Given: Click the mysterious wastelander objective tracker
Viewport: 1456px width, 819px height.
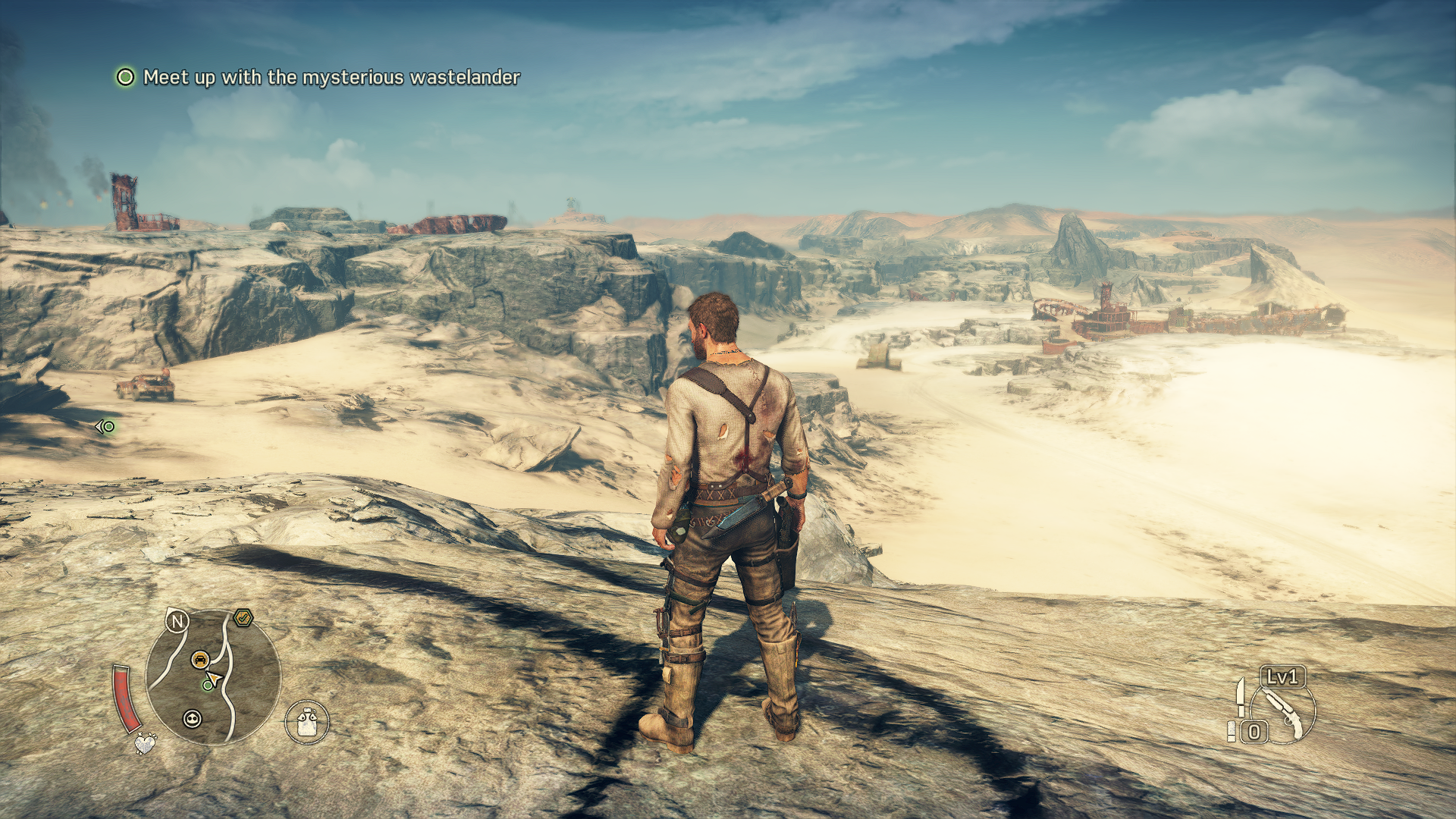Looking at the screenshot, I should (318, 77).
